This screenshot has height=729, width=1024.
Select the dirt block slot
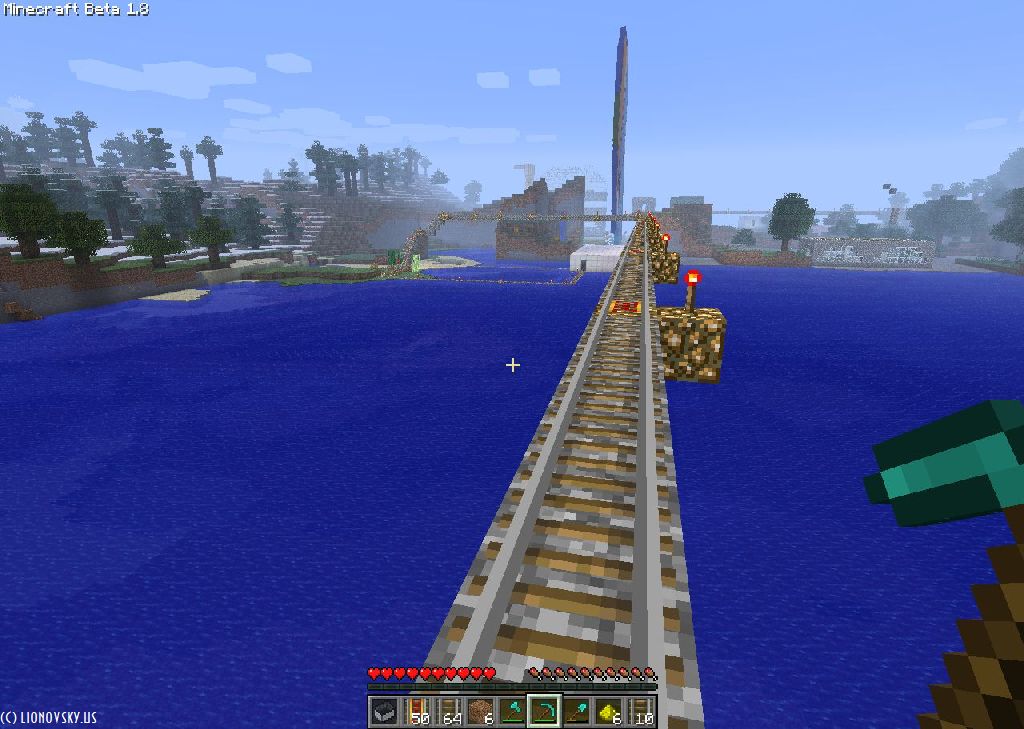[x=480, y=711]
